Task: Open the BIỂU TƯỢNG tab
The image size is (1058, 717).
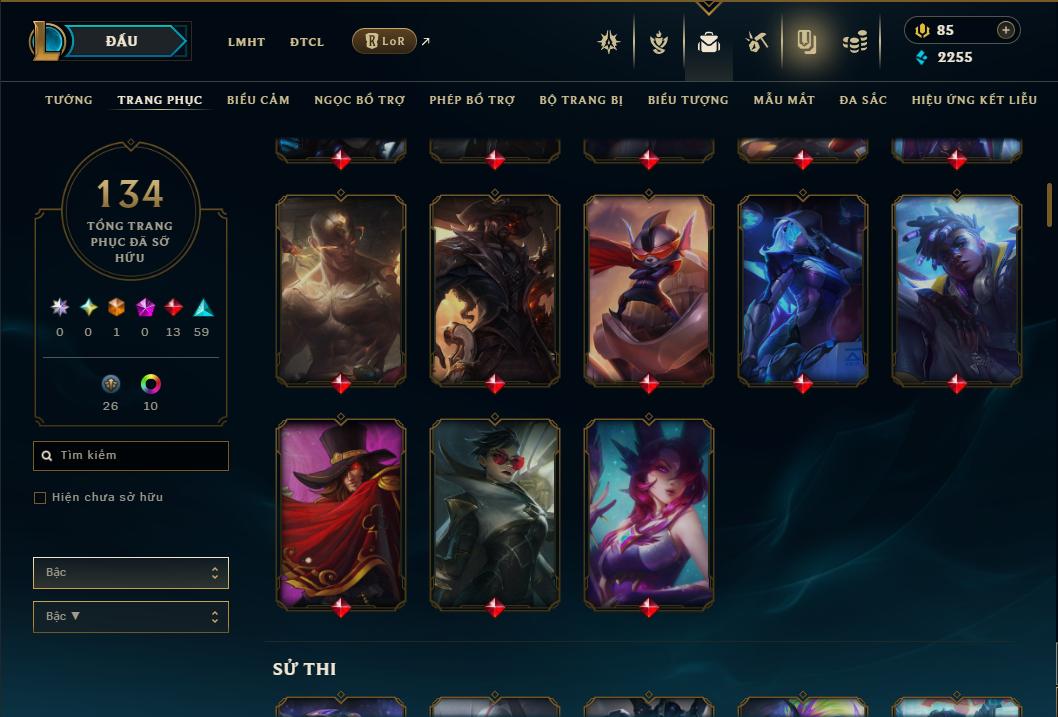Action: coord(688,100)
